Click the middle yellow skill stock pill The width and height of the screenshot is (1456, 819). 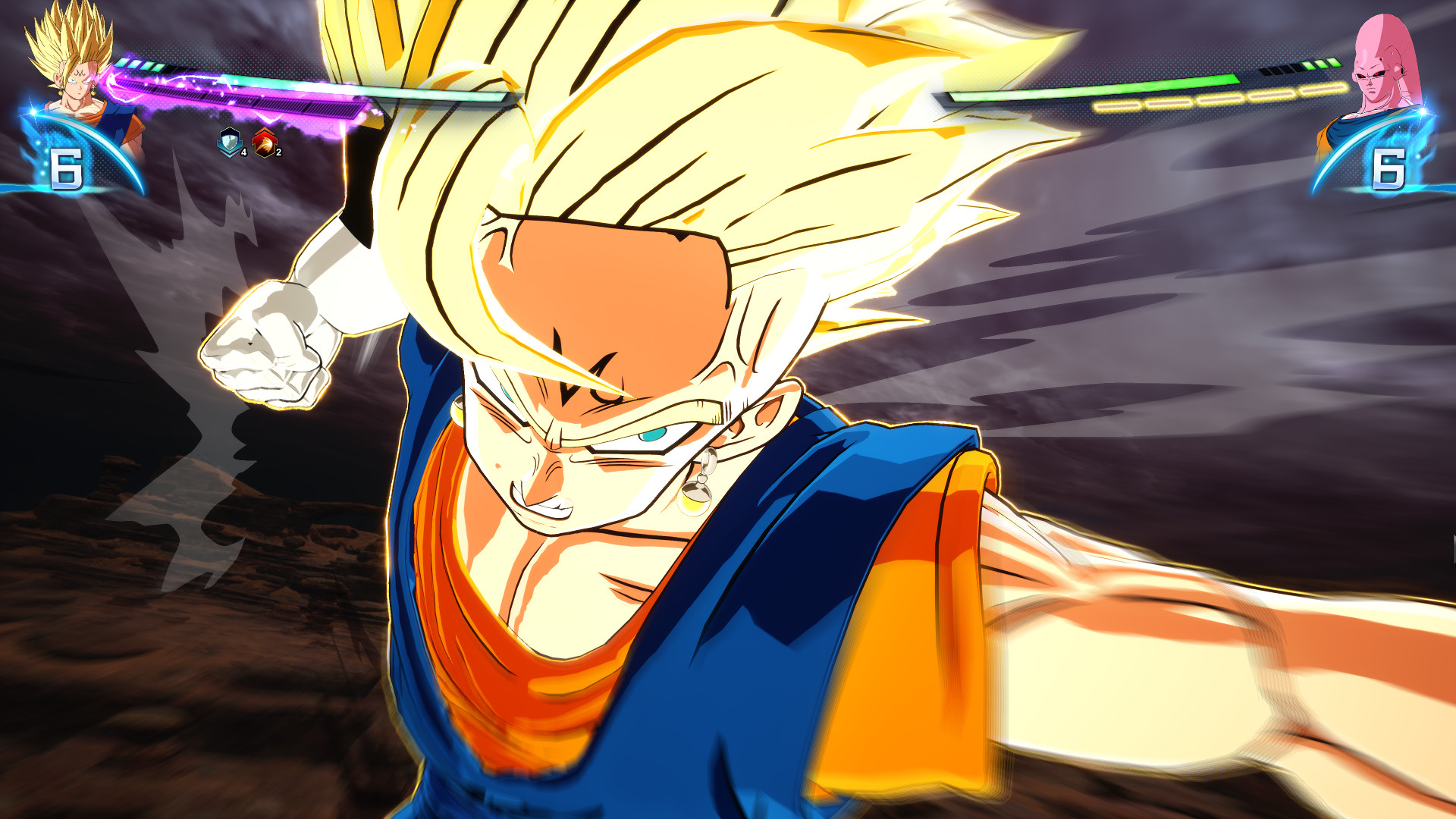pyautogui.click(x=1218, y=99)
